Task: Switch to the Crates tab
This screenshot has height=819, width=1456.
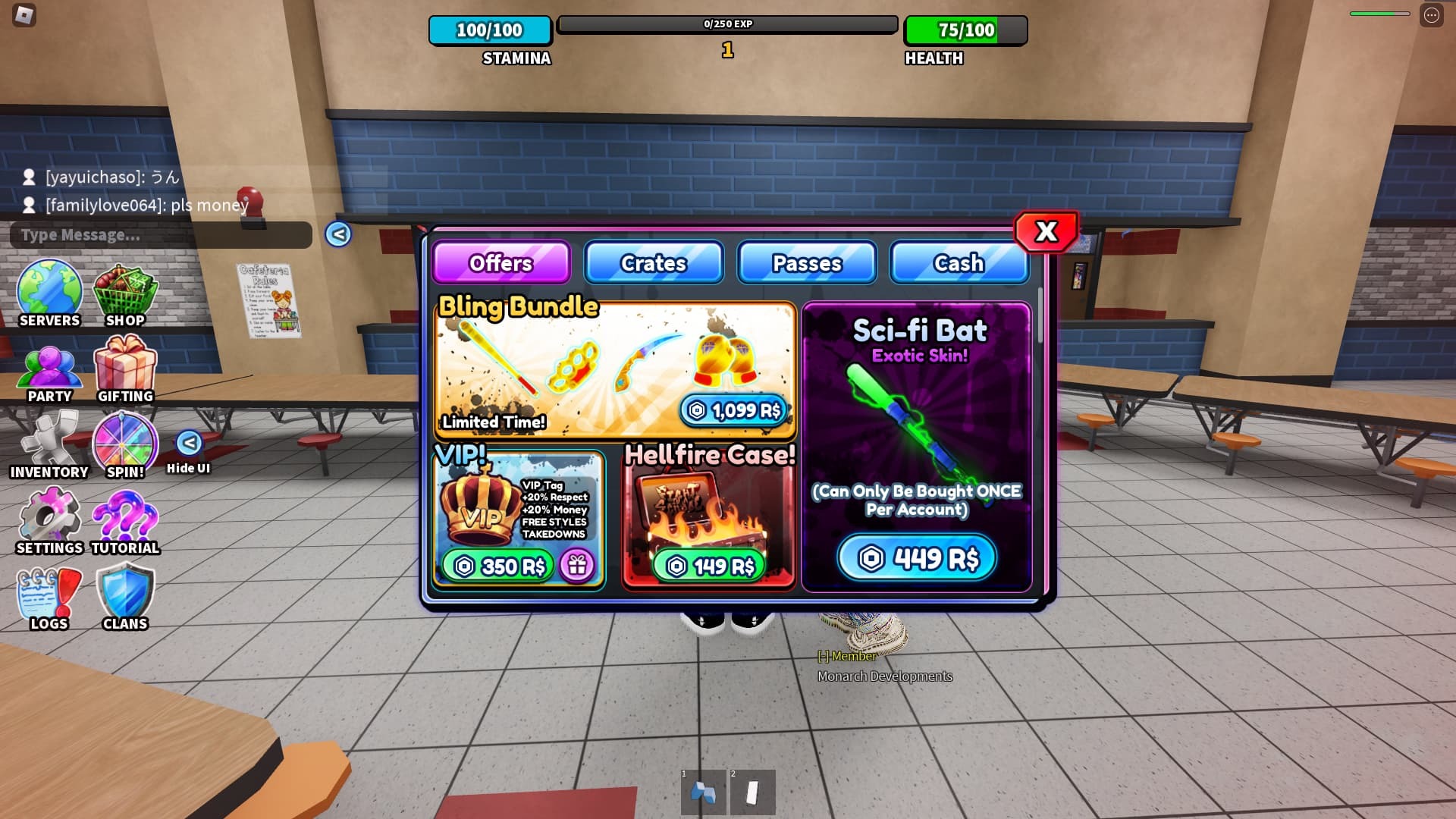Action: point(654,263)
